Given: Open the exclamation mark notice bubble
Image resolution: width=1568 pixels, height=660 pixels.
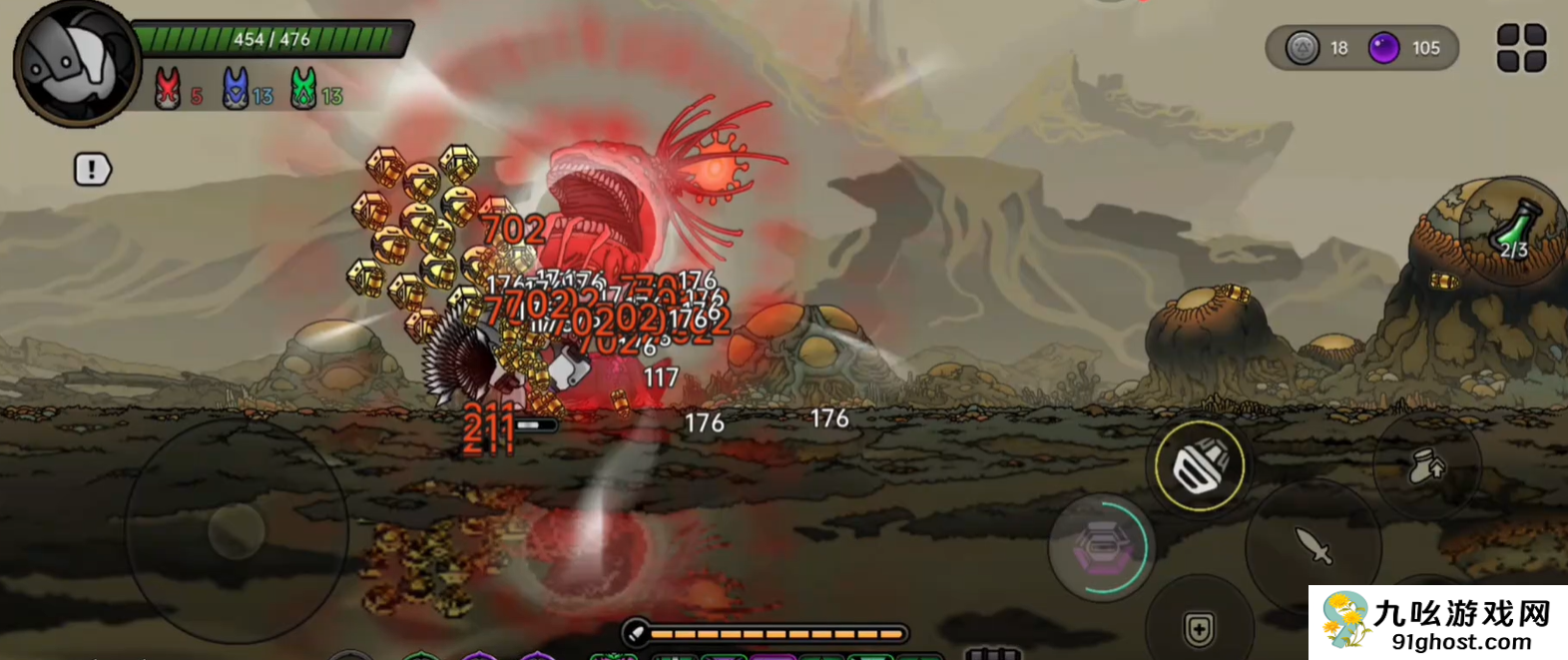Looking at the screenshot, I should pyautogui.click(x=92, y=170).
